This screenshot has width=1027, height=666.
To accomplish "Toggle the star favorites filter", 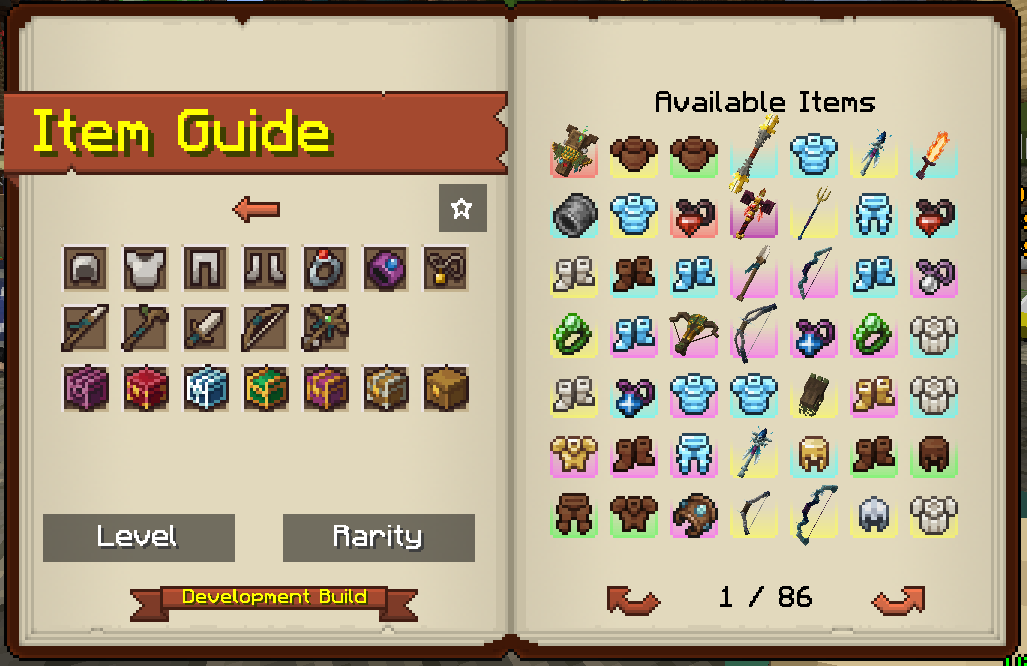I will click(x=462, y=208).
